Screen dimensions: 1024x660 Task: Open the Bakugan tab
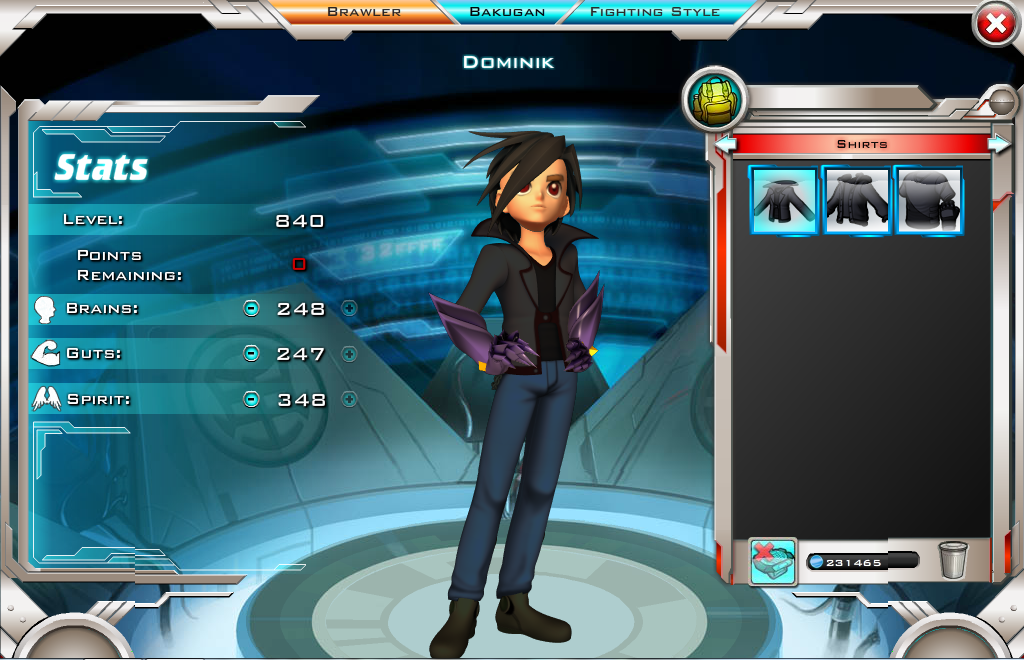point(507,12)
